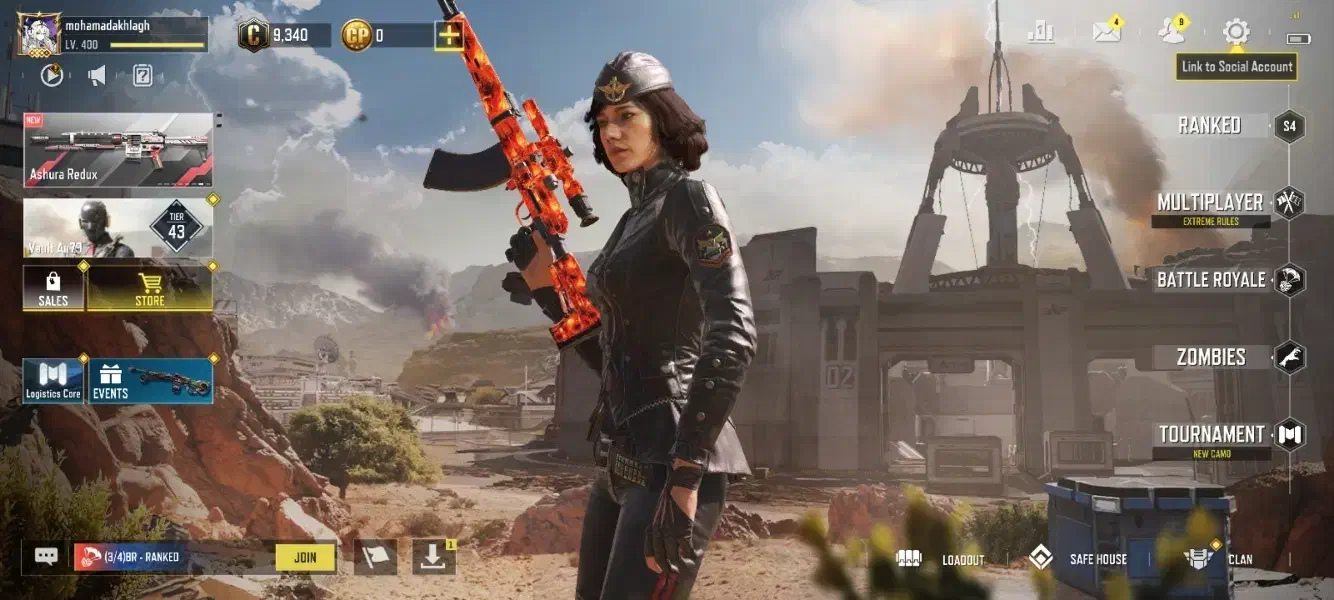Add CP with the plus button
1334x600 pixels.
coord(449,36)
